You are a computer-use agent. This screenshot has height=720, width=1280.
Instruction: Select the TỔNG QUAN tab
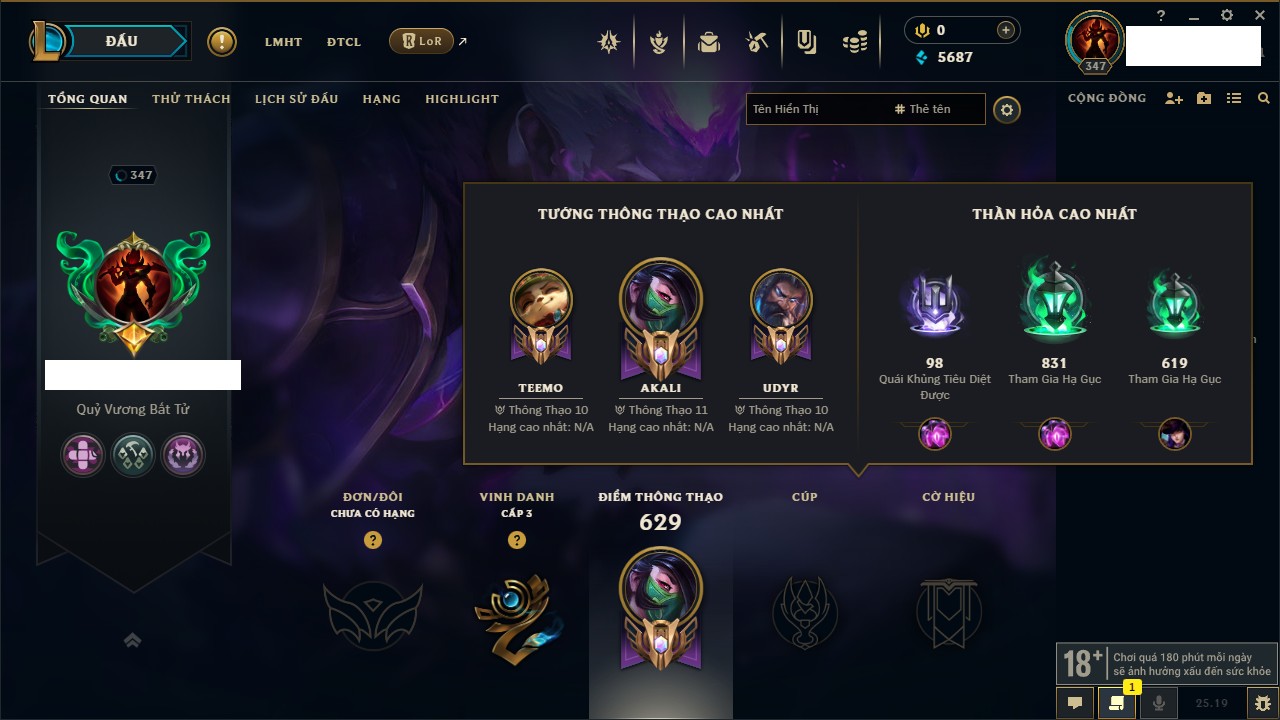[88, 99]
